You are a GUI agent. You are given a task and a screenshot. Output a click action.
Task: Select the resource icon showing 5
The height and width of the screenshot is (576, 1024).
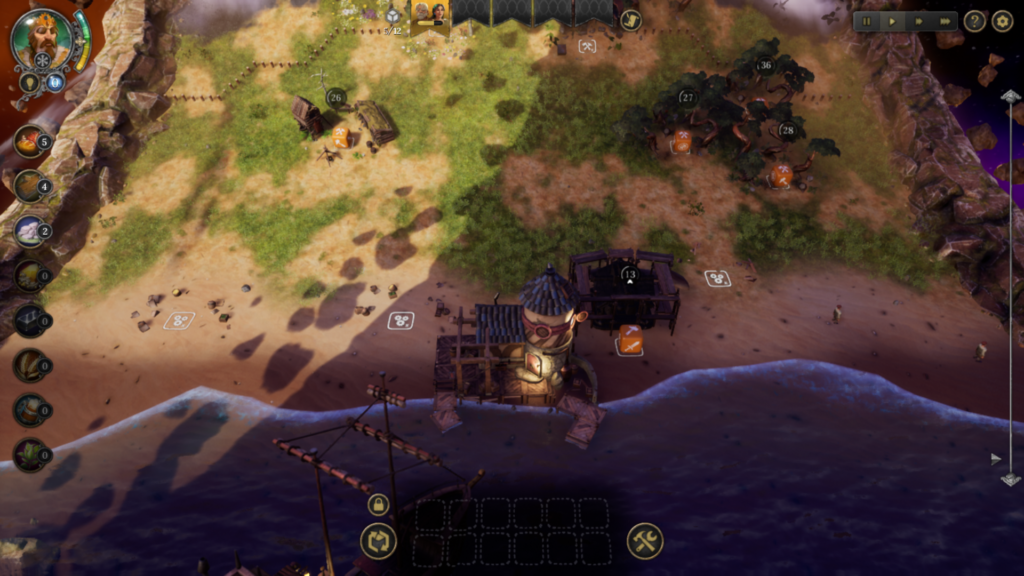[30, 141]
